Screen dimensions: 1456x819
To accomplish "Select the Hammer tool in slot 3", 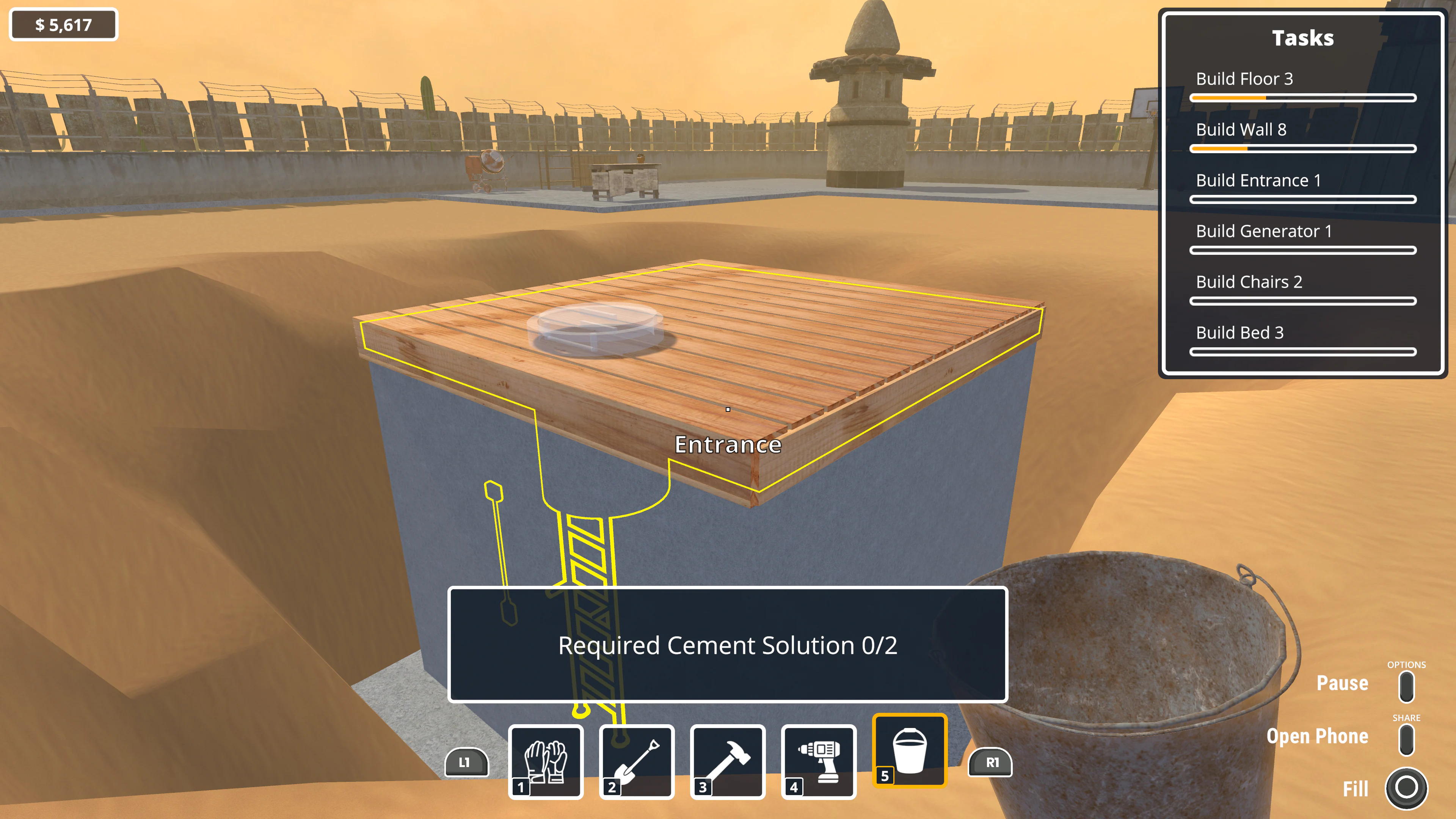I will [x=729, y=763].
